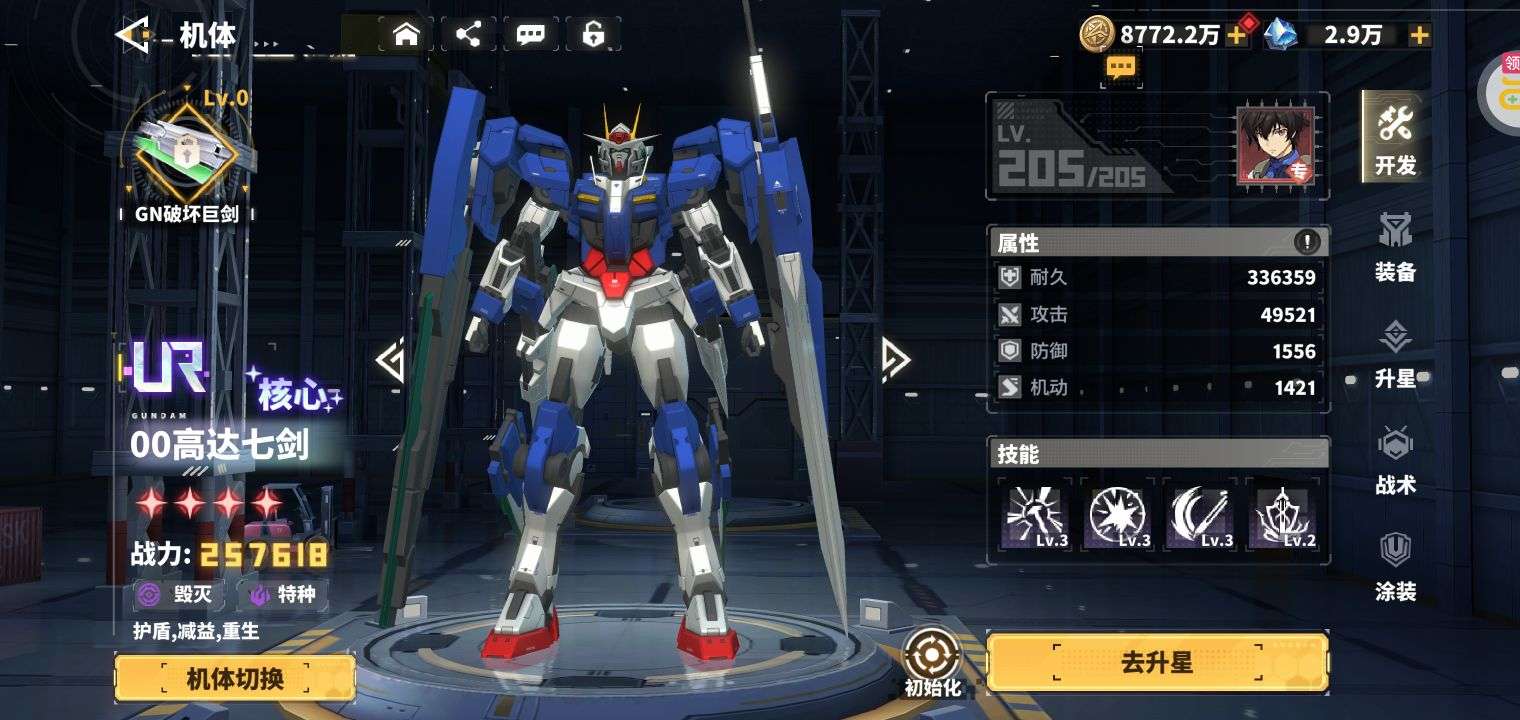This screenshot has height=720, width=1520.
Task: Show the next mech with right arrow
Action: (x=895, y=360)
